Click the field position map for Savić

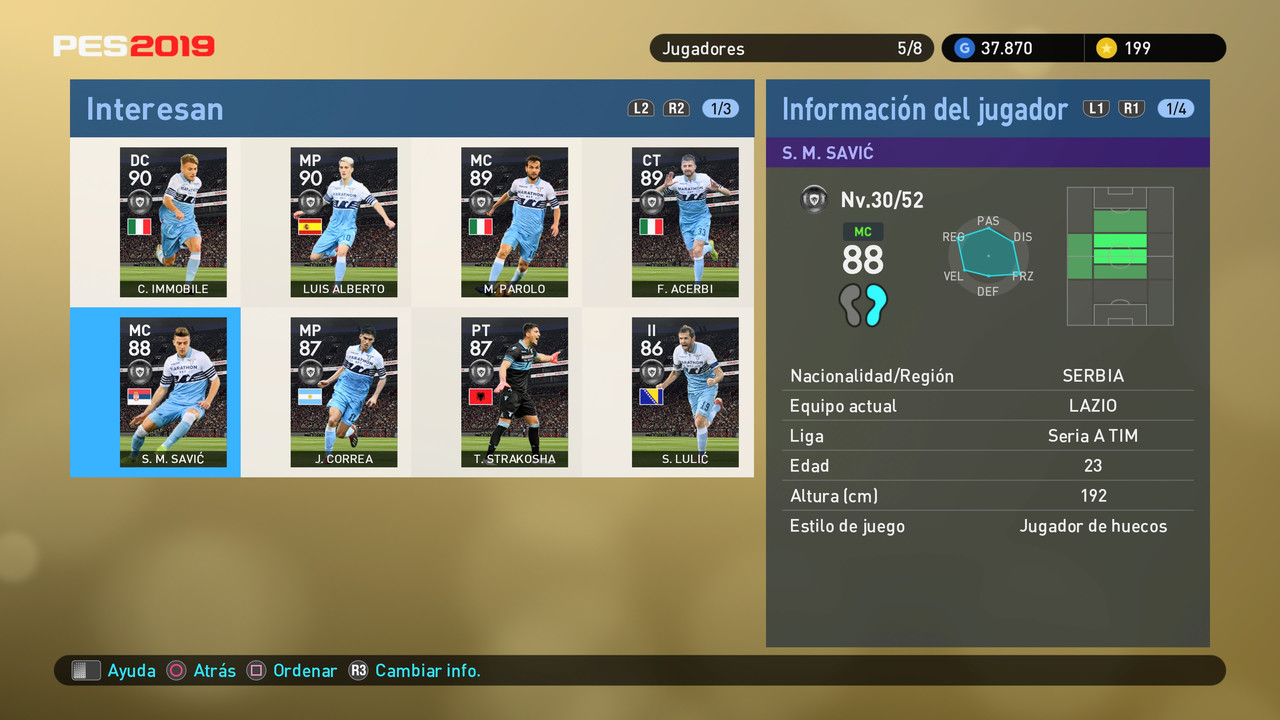[1119, 256]
